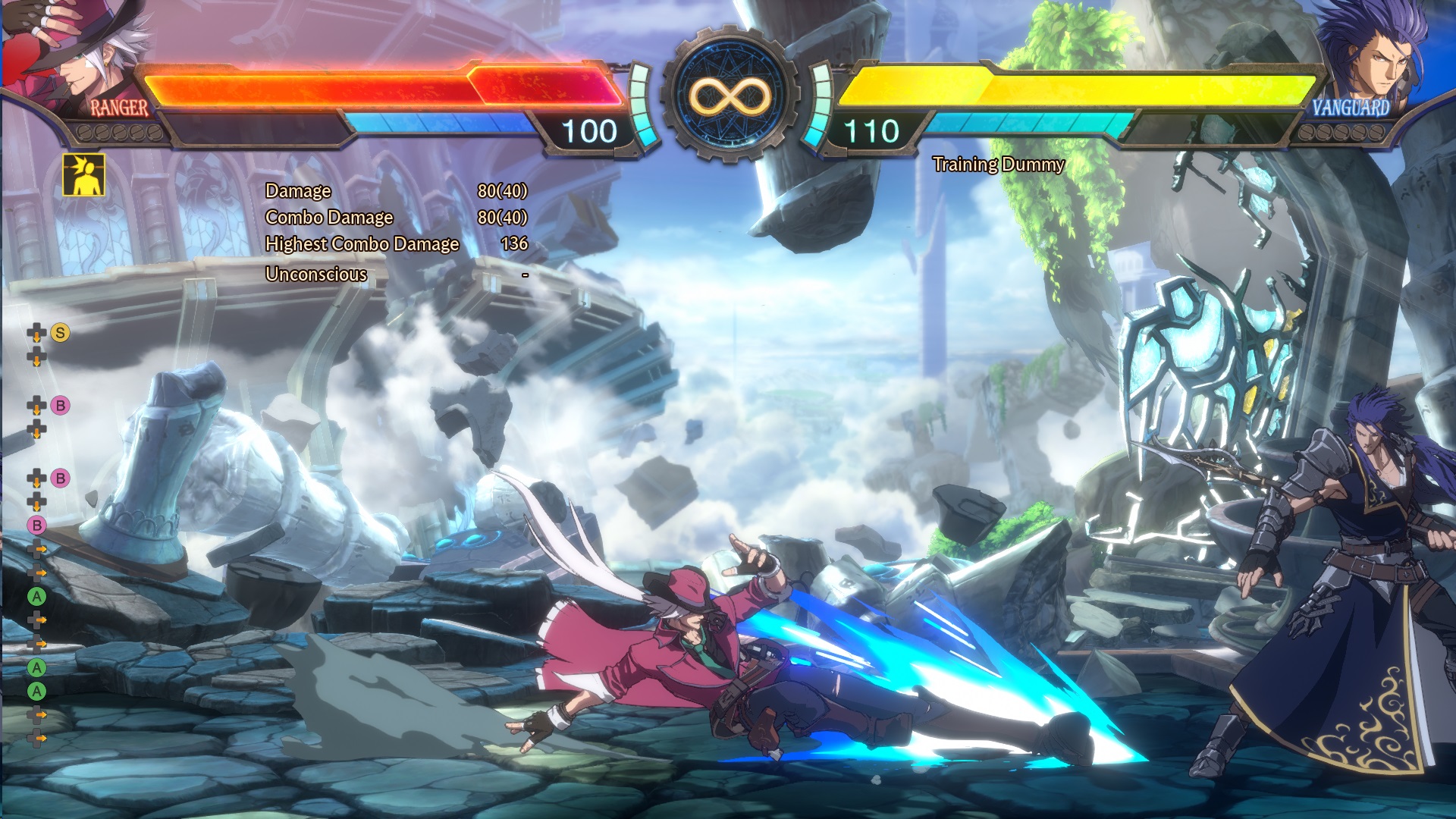Screen dimensions: 1456x819
Task: Click the RANGER name plate
Action: pos(118,108)
